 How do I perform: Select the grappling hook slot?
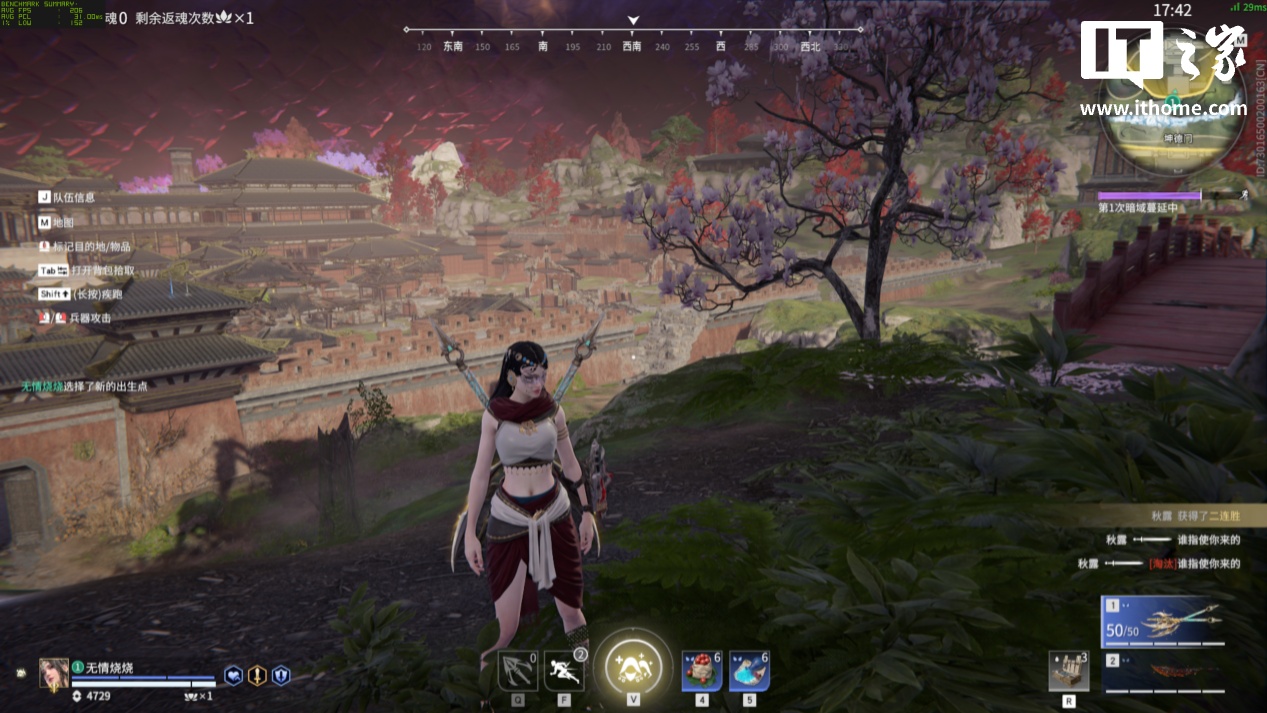point(518,670)
